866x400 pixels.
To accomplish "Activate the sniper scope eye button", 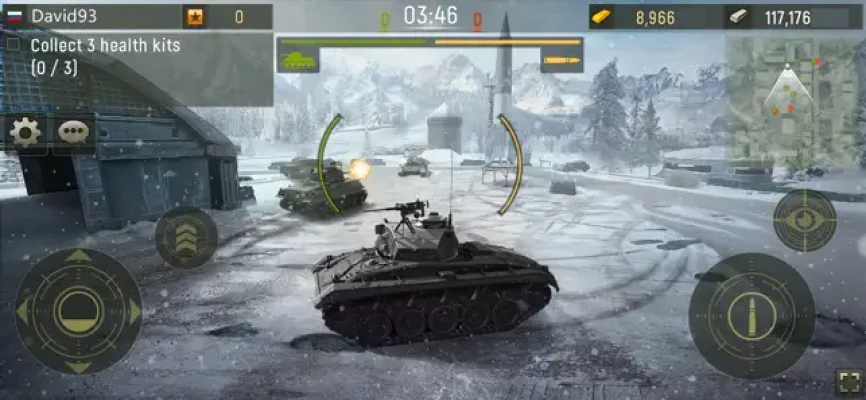I will pyautogui.click(x=804, y=220).
